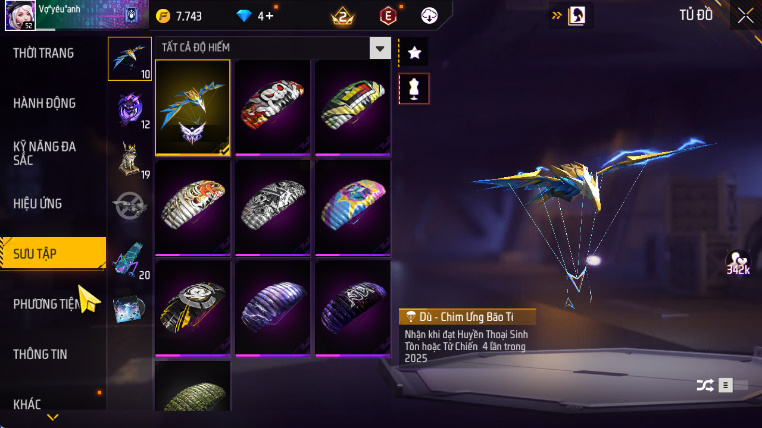Choose the red and white skull parachute

pyautogui.click(x=273, y=108)
